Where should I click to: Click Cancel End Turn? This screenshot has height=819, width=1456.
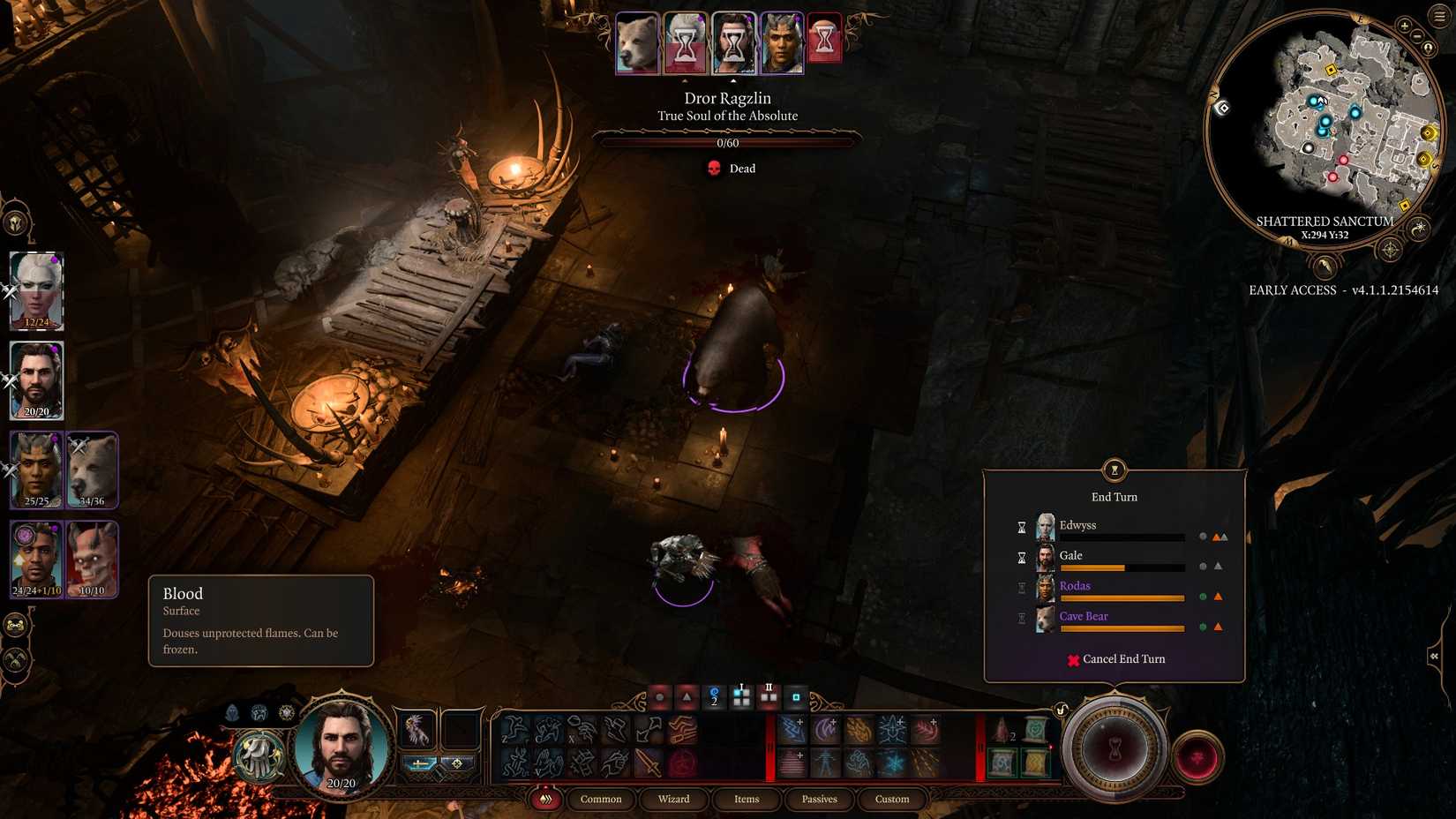pos(1117,659)
